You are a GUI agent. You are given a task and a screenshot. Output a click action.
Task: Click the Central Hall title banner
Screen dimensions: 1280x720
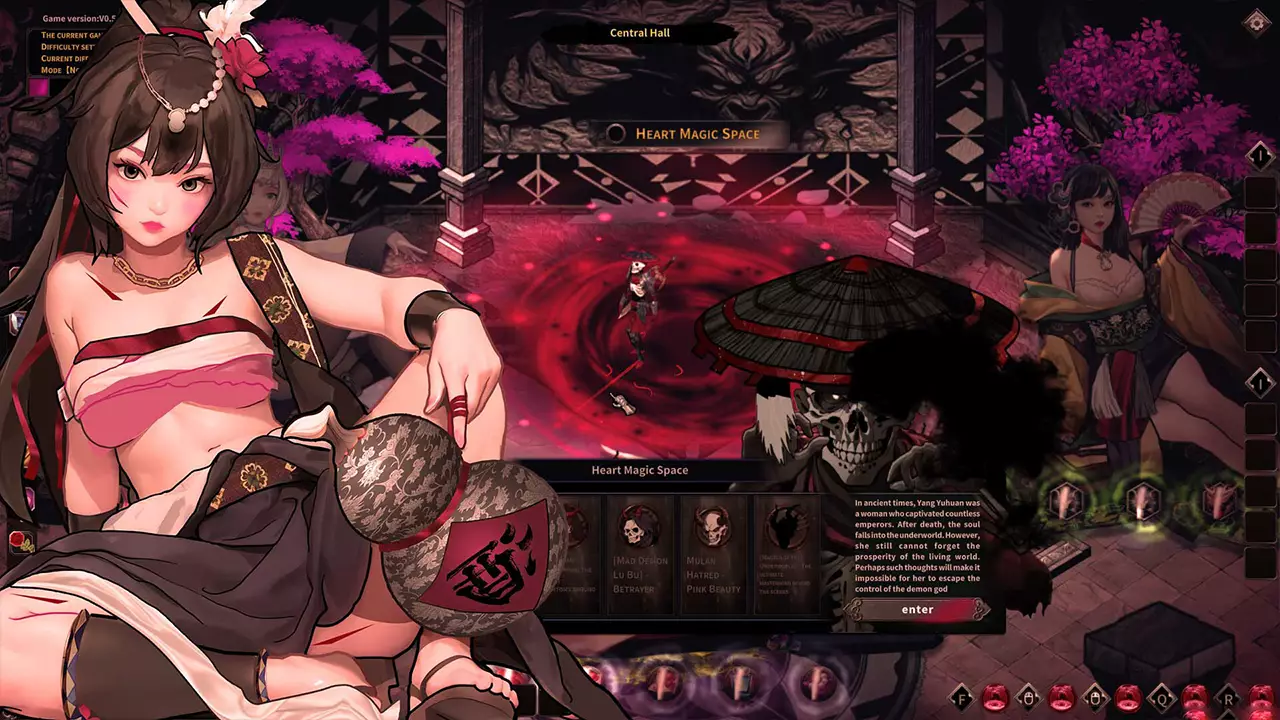pyautogui.click(x=639, y=33)
